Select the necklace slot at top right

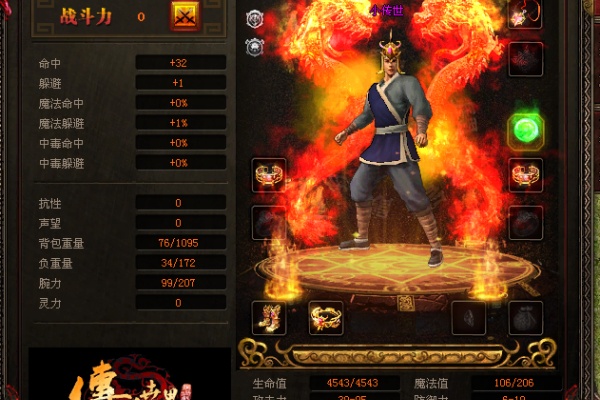525,14
